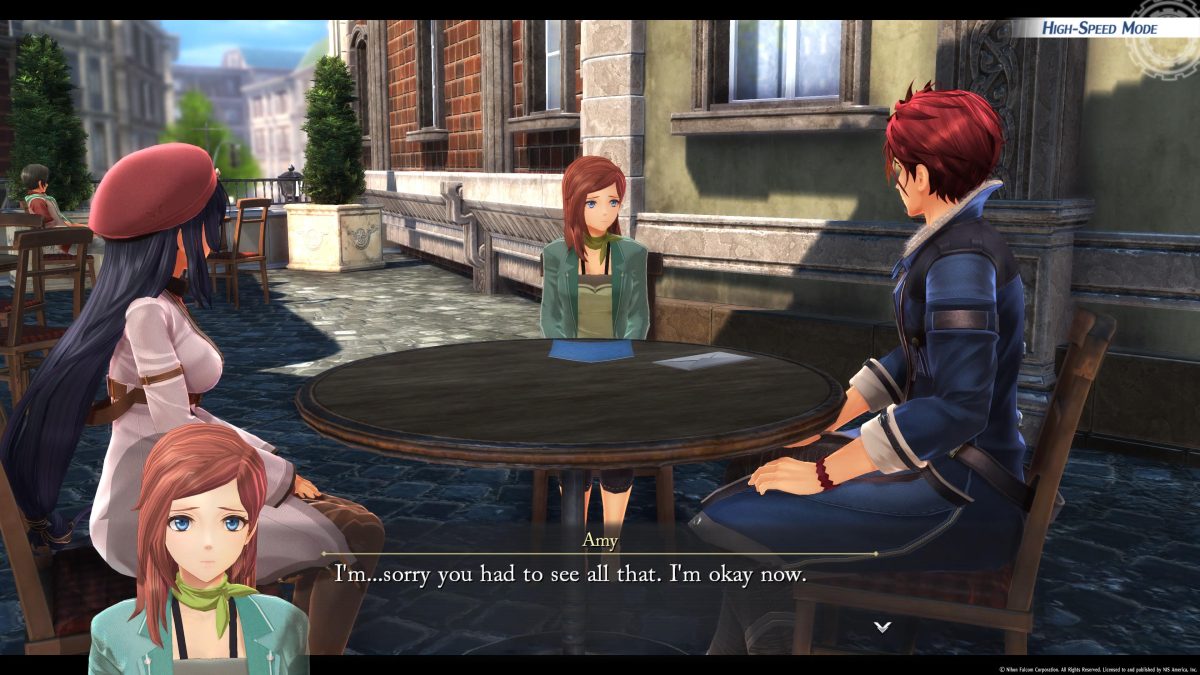Toggle the High-Speed Mode indicator
Screen dimensions: 1200x675
[1099, 28]
